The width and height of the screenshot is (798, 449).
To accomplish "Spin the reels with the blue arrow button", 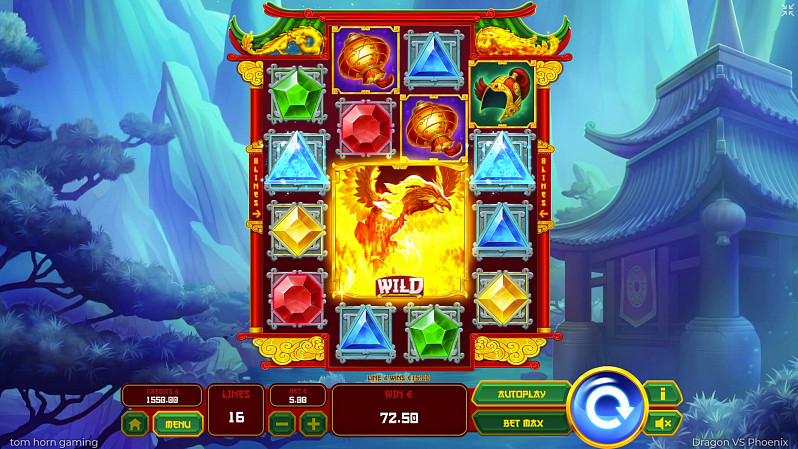I will tap(606, 407).
